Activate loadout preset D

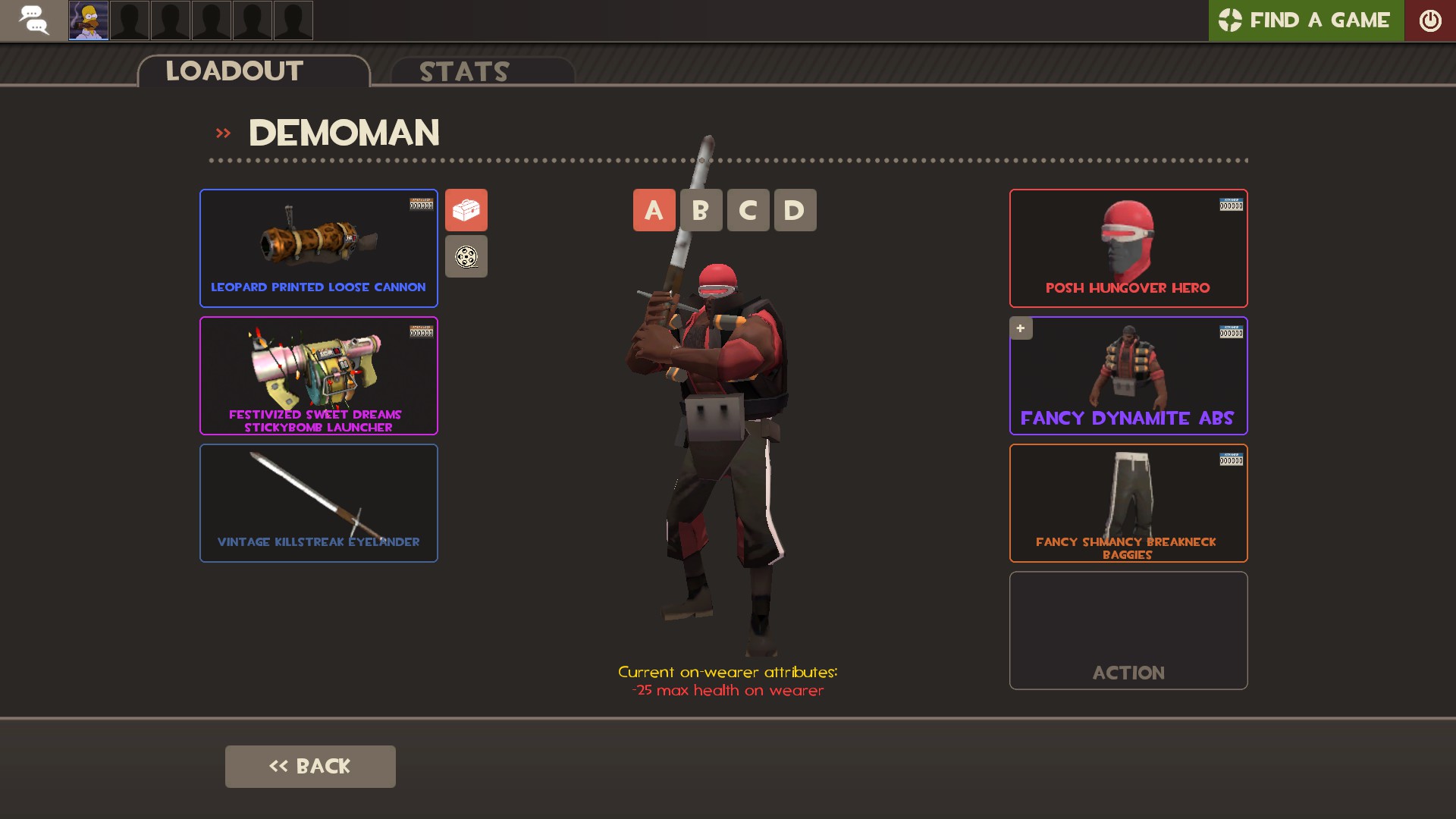(795, 210)
